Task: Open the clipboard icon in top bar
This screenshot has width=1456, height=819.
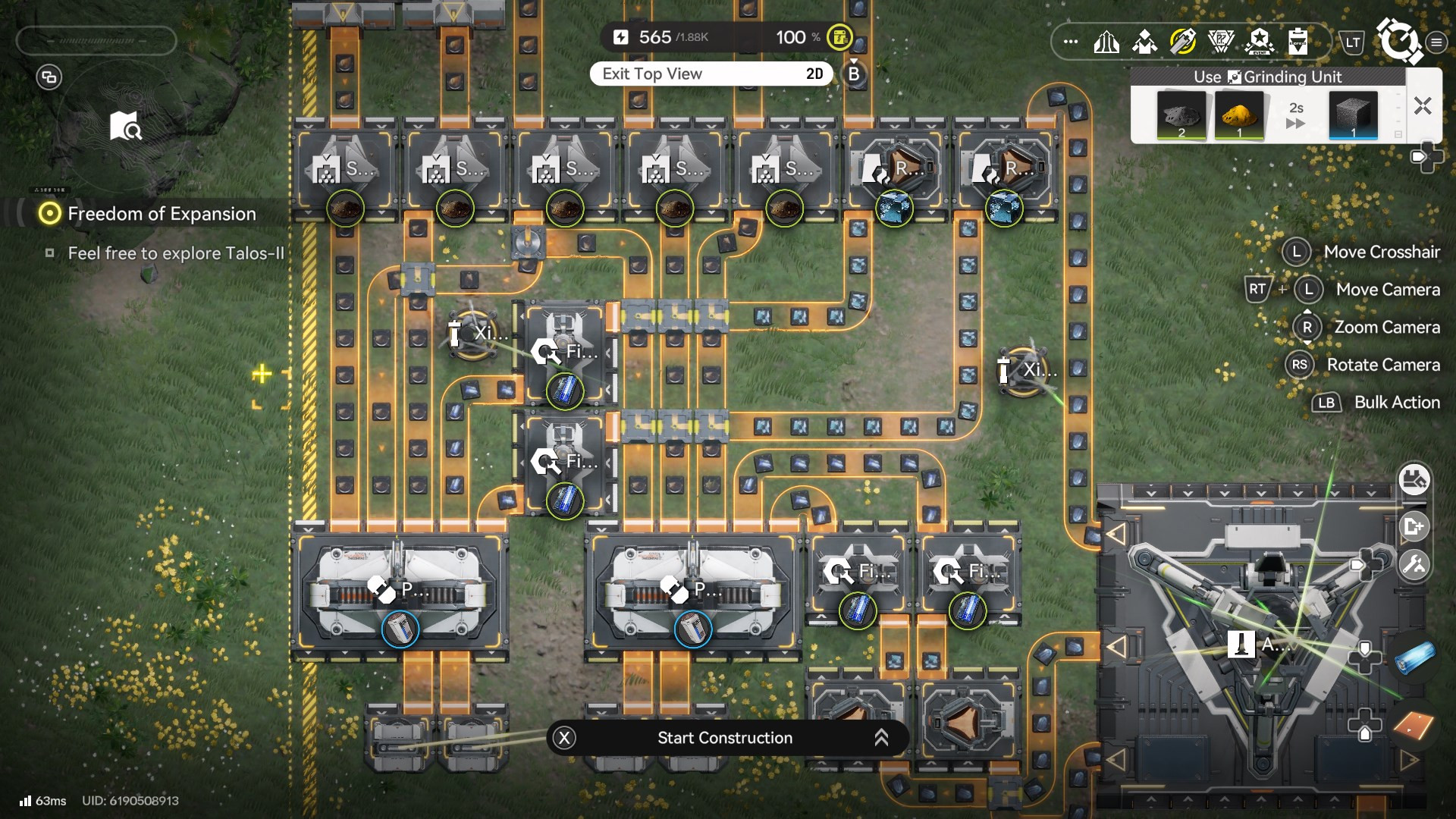Action: [1298, 42]
